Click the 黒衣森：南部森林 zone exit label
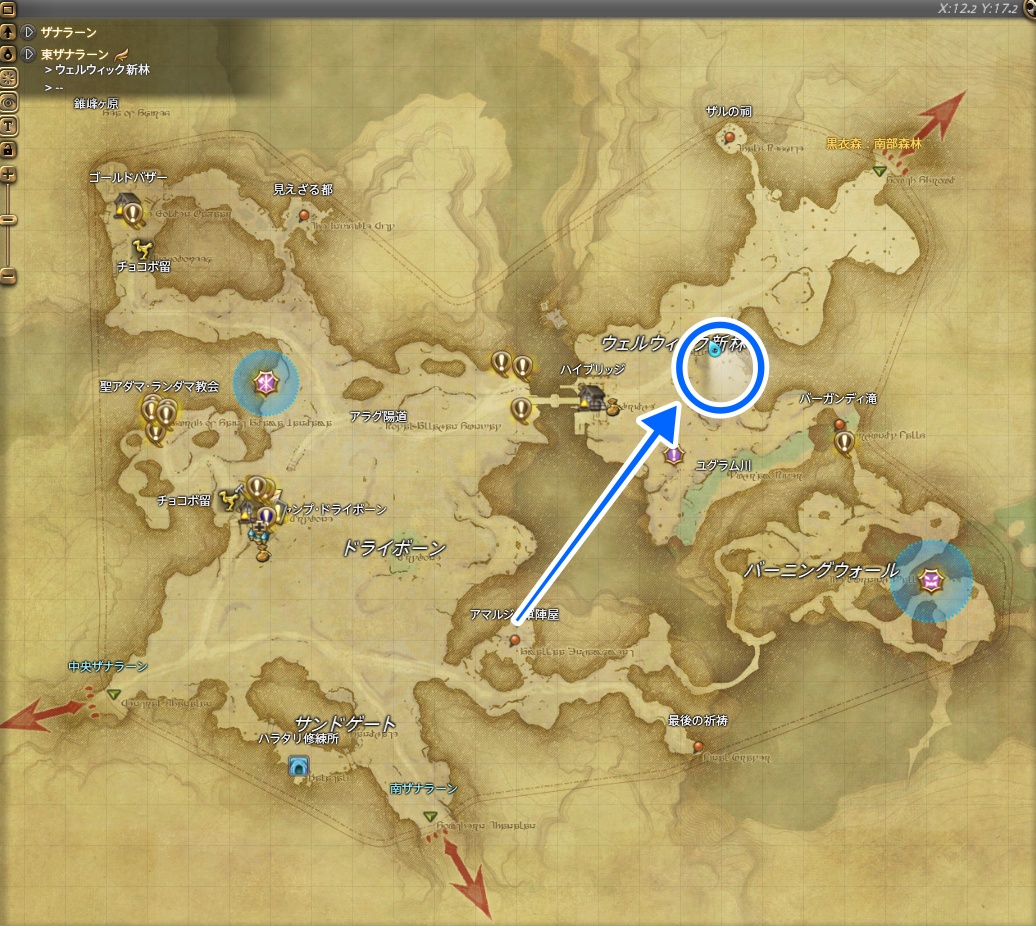The image size is (1036, 926). [x=873, y=144]
